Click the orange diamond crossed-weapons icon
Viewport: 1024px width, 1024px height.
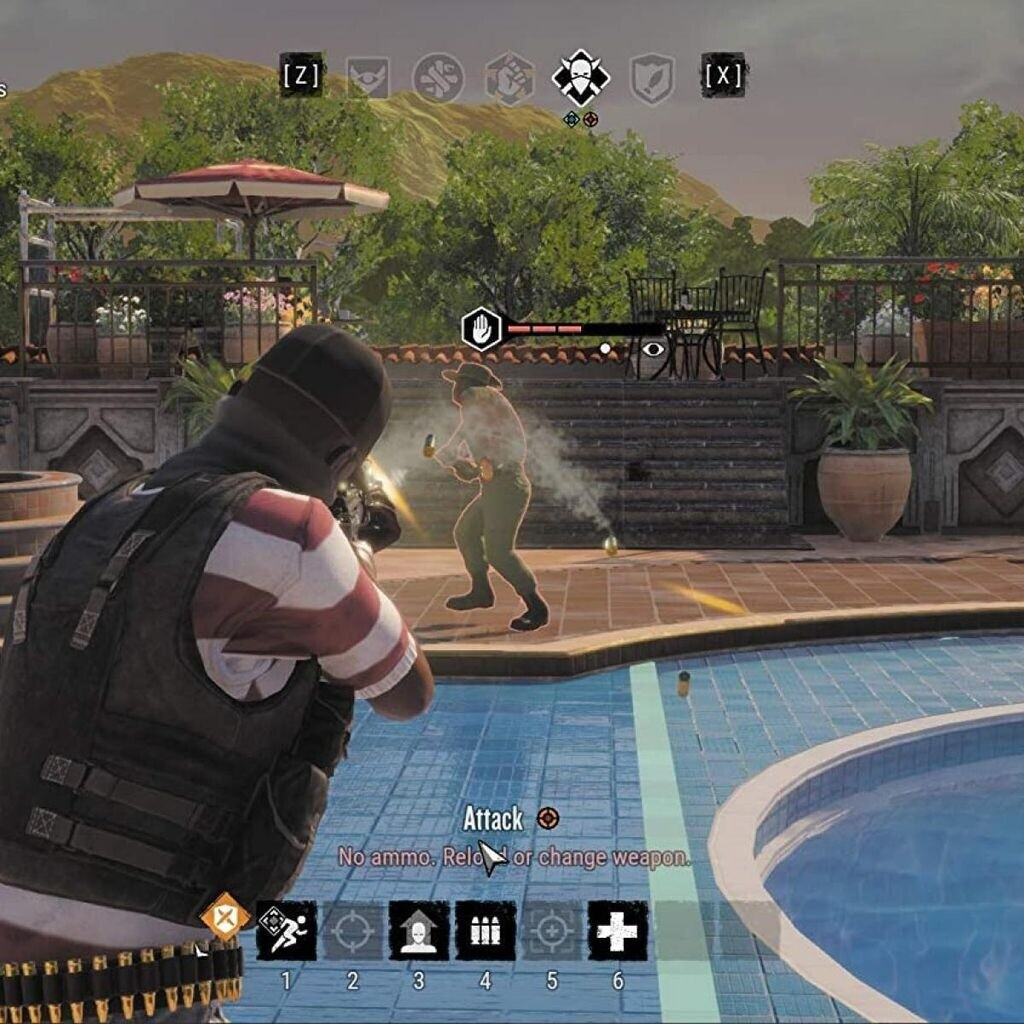(x=225, y=916)
